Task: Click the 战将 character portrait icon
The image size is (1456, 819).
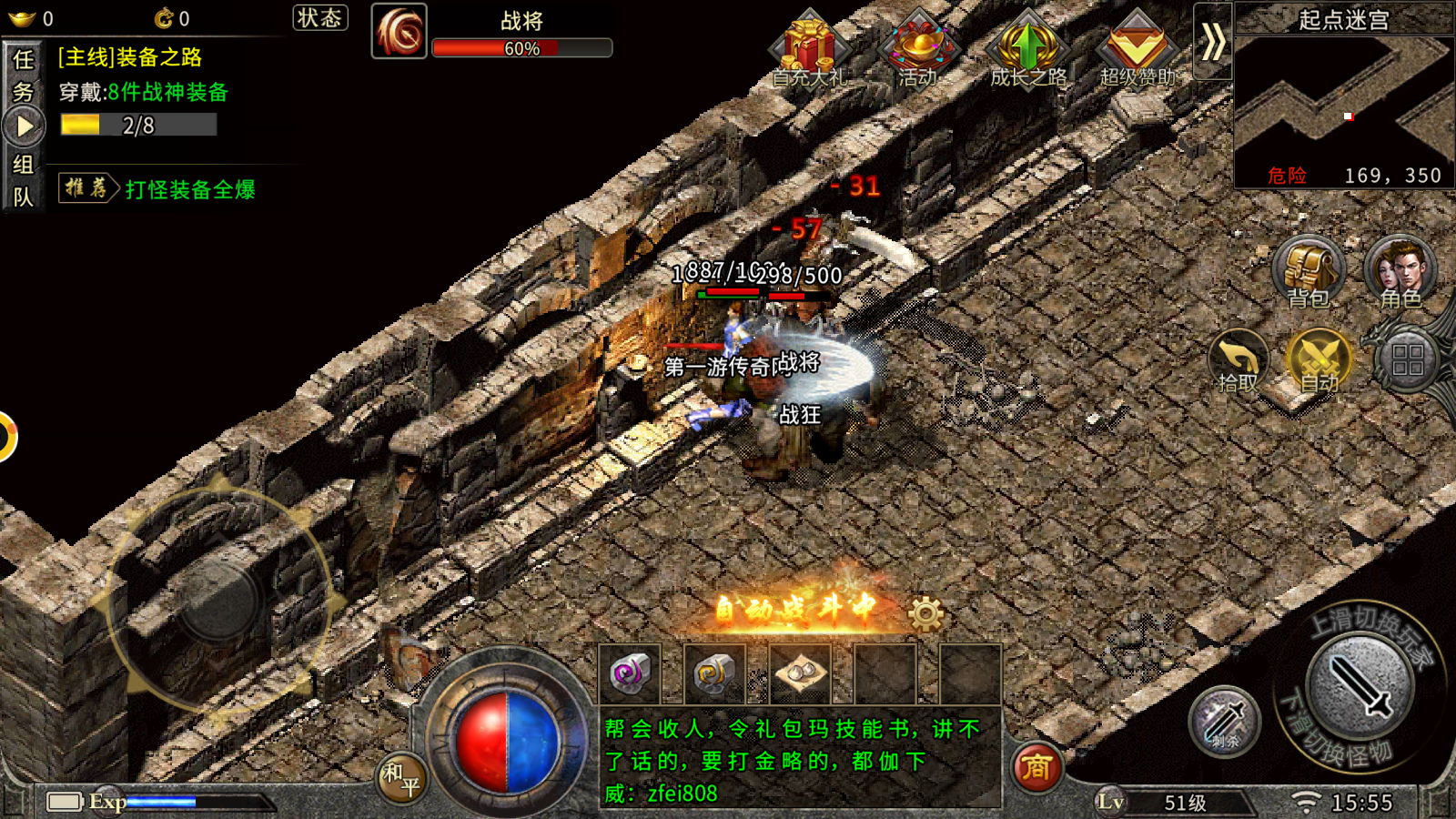Action: tap(399, 32)
